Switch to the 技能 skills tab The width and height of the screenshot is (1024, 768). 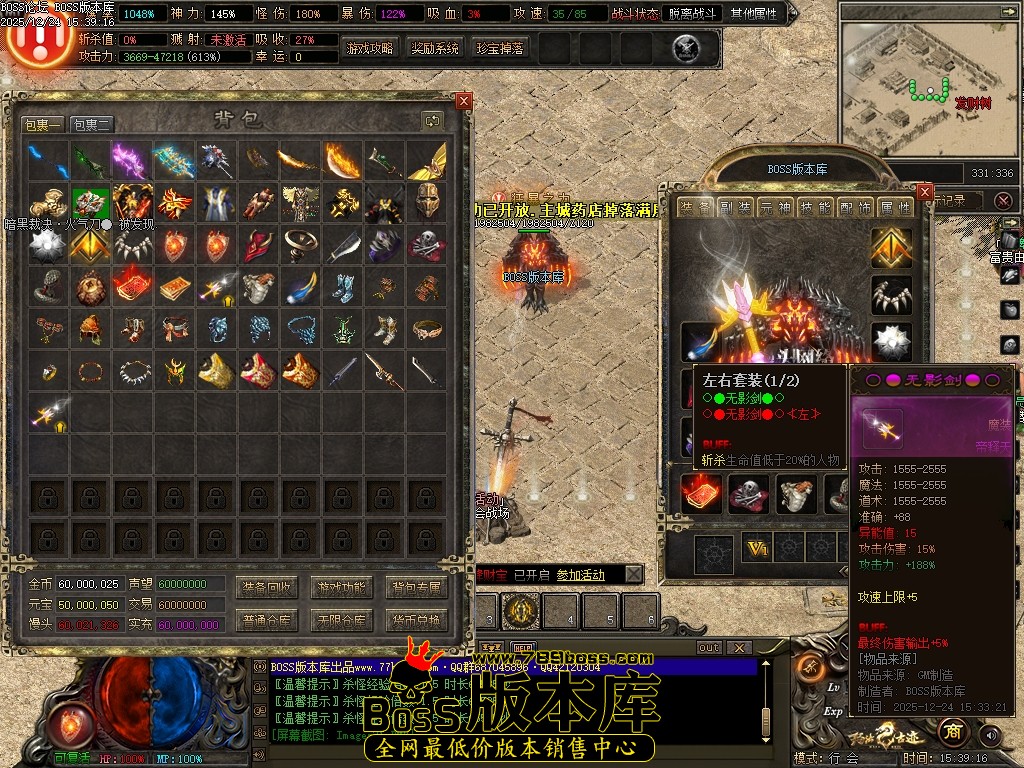pos(816,207)
